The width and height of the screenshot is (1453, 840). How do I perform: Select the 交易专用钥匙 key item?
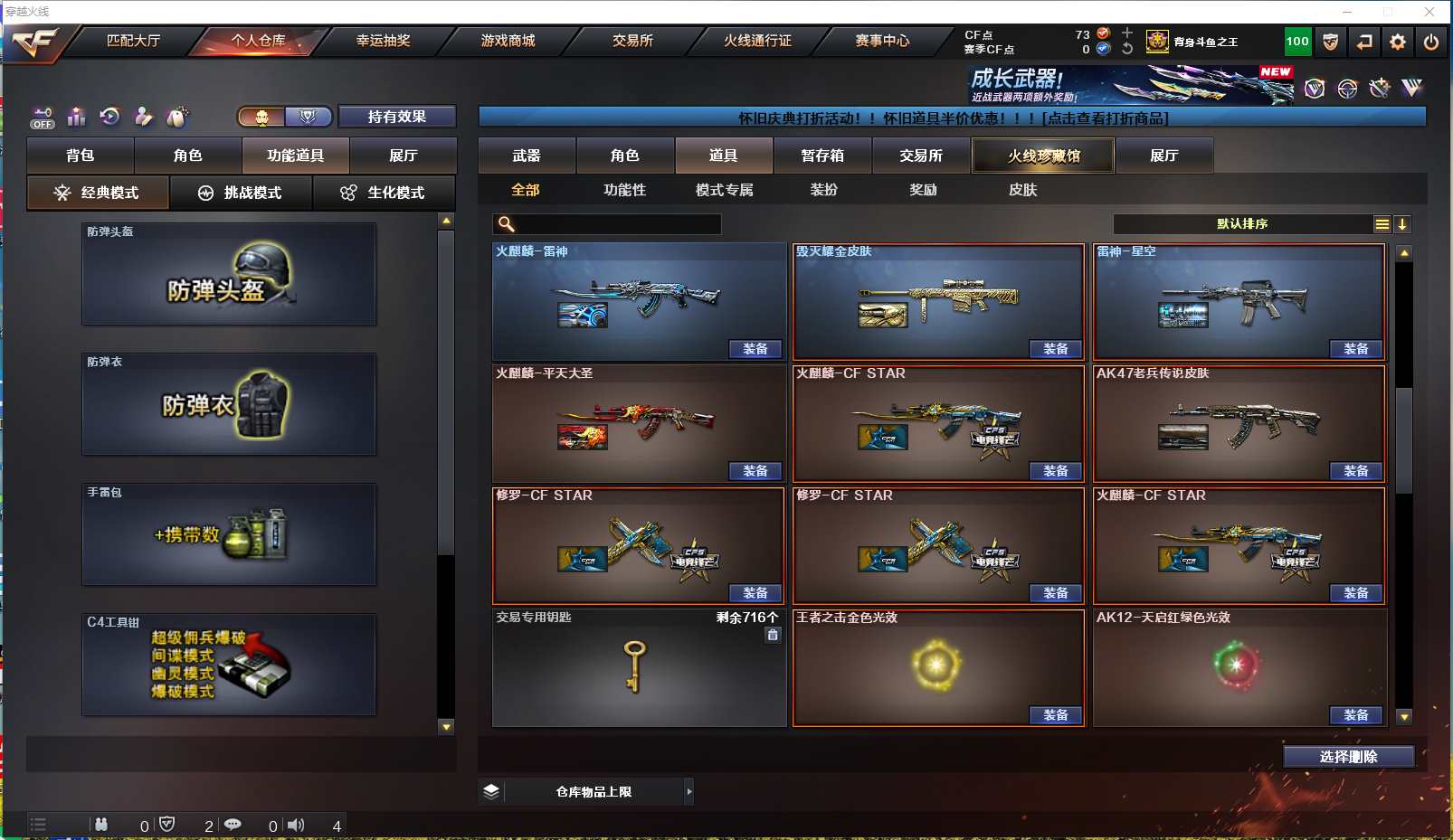[x=638, y=667]
